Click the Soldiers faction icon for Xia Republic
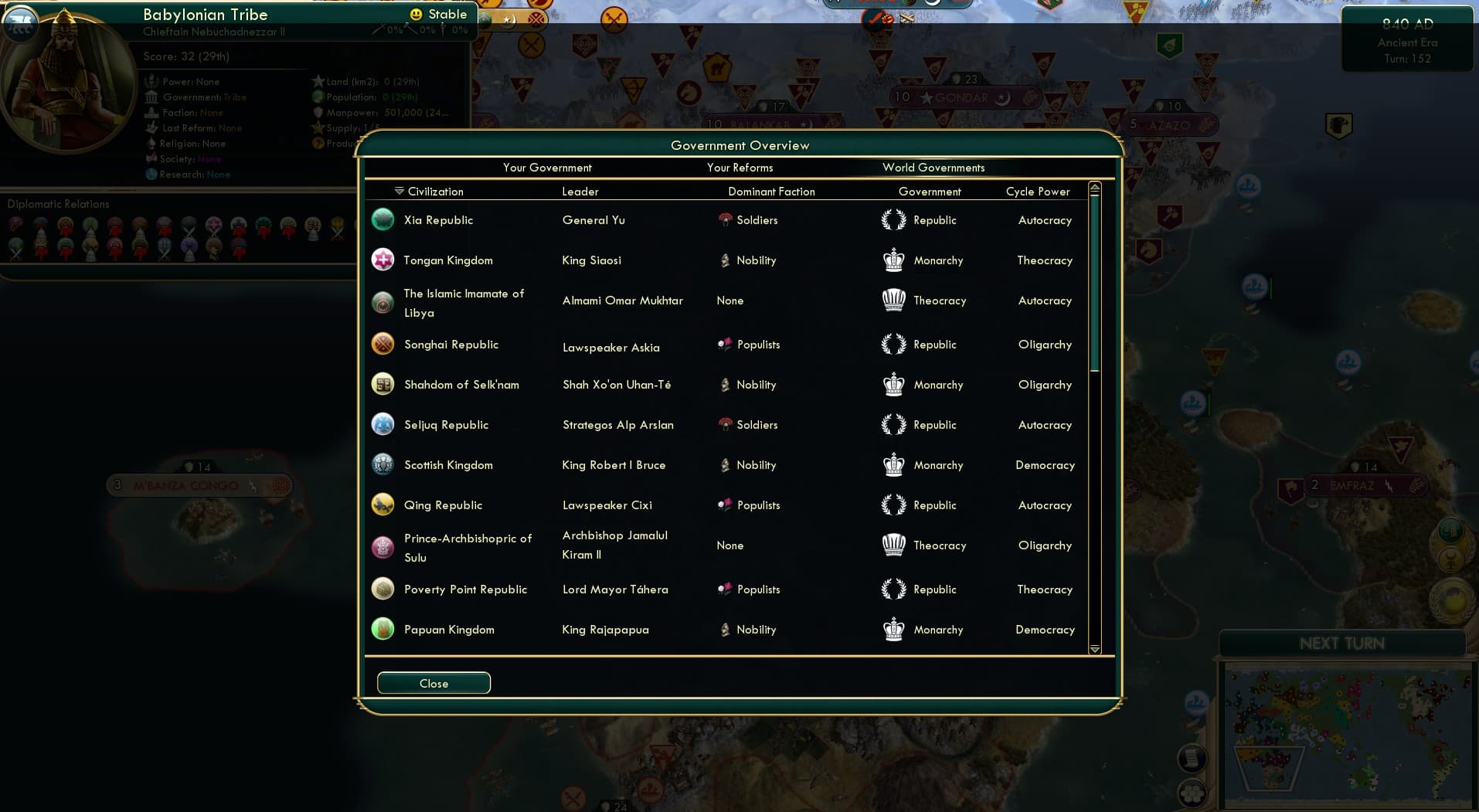This screenshot has height=812, width=1479. point(725,219)
